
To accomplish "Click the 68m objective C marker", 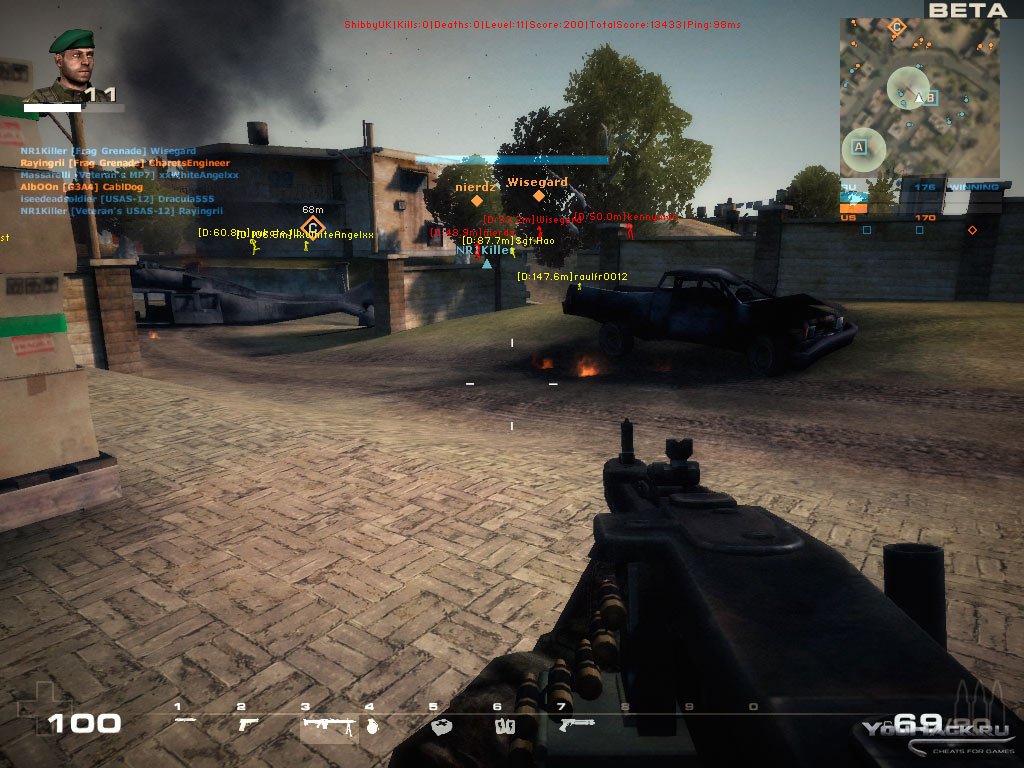I will [x=313, y=228].
